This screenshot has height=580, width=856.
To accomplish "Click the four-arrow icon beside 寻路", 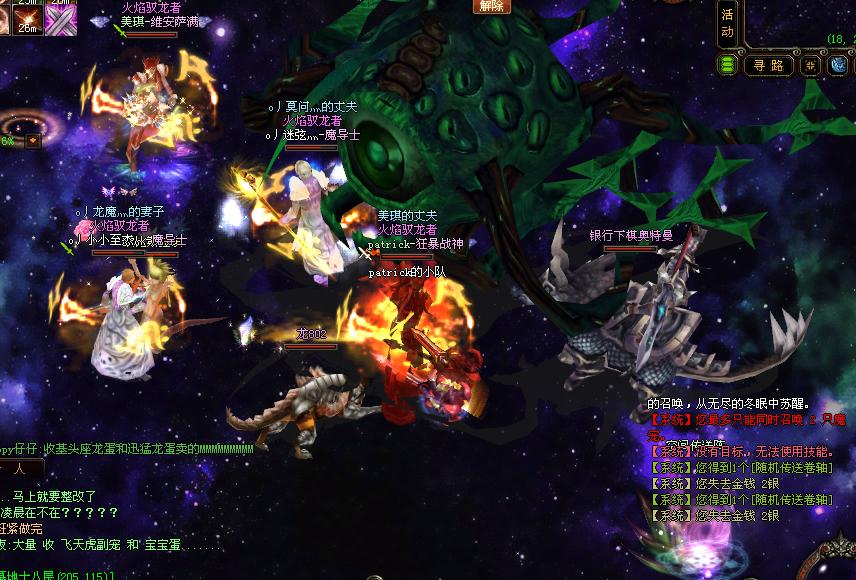I will (811, 65).
